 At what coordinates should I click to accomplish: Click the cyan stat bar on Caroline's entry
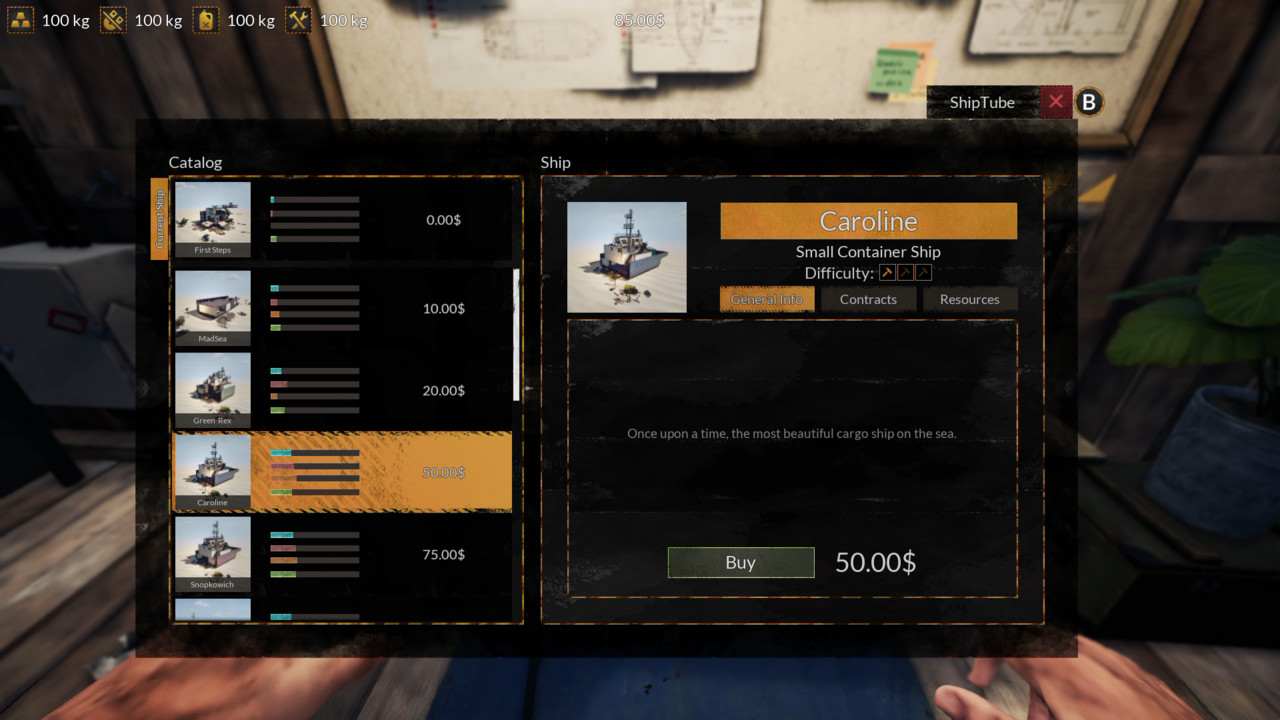pos(280,452)
